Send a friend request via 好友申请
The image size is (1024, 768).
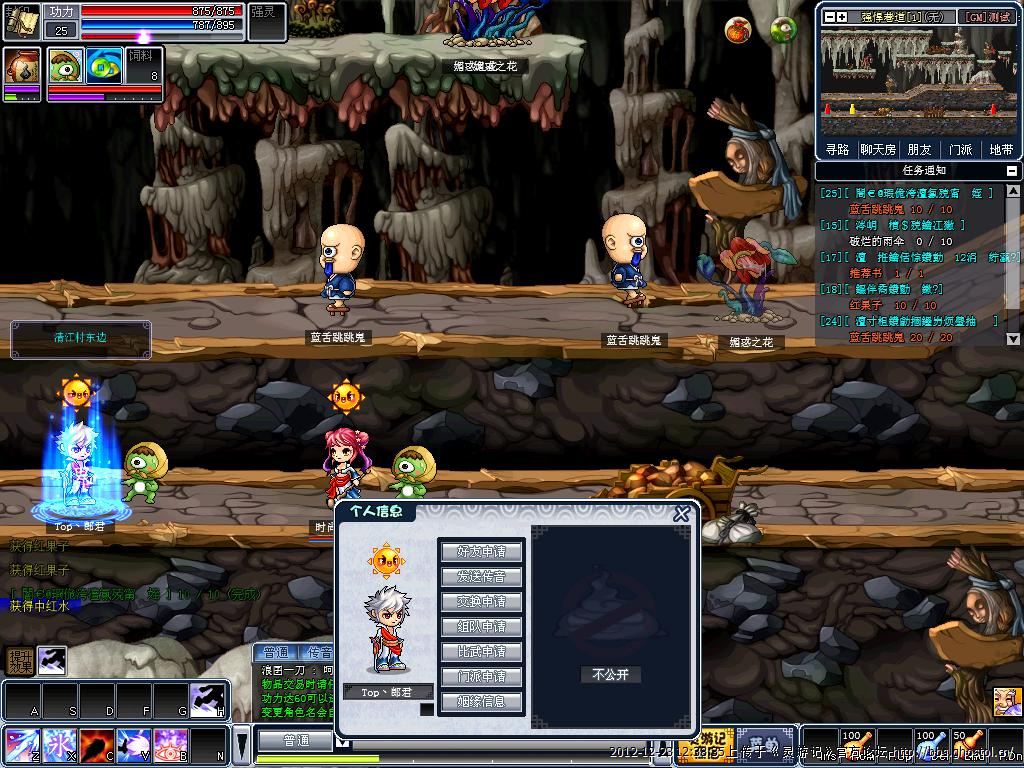pos(481,552)
